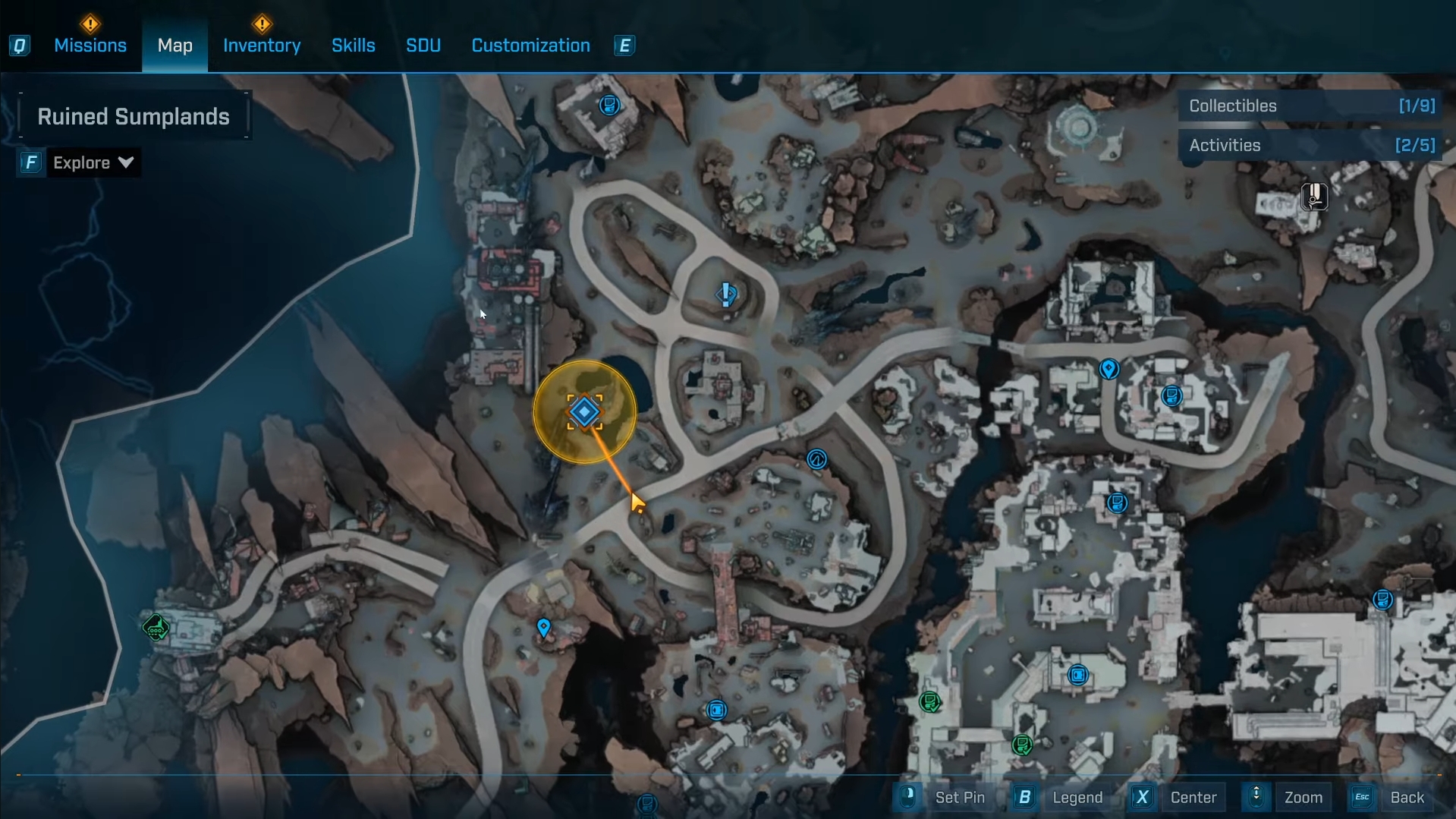Select the green vehicle station marker

point(156,628)
